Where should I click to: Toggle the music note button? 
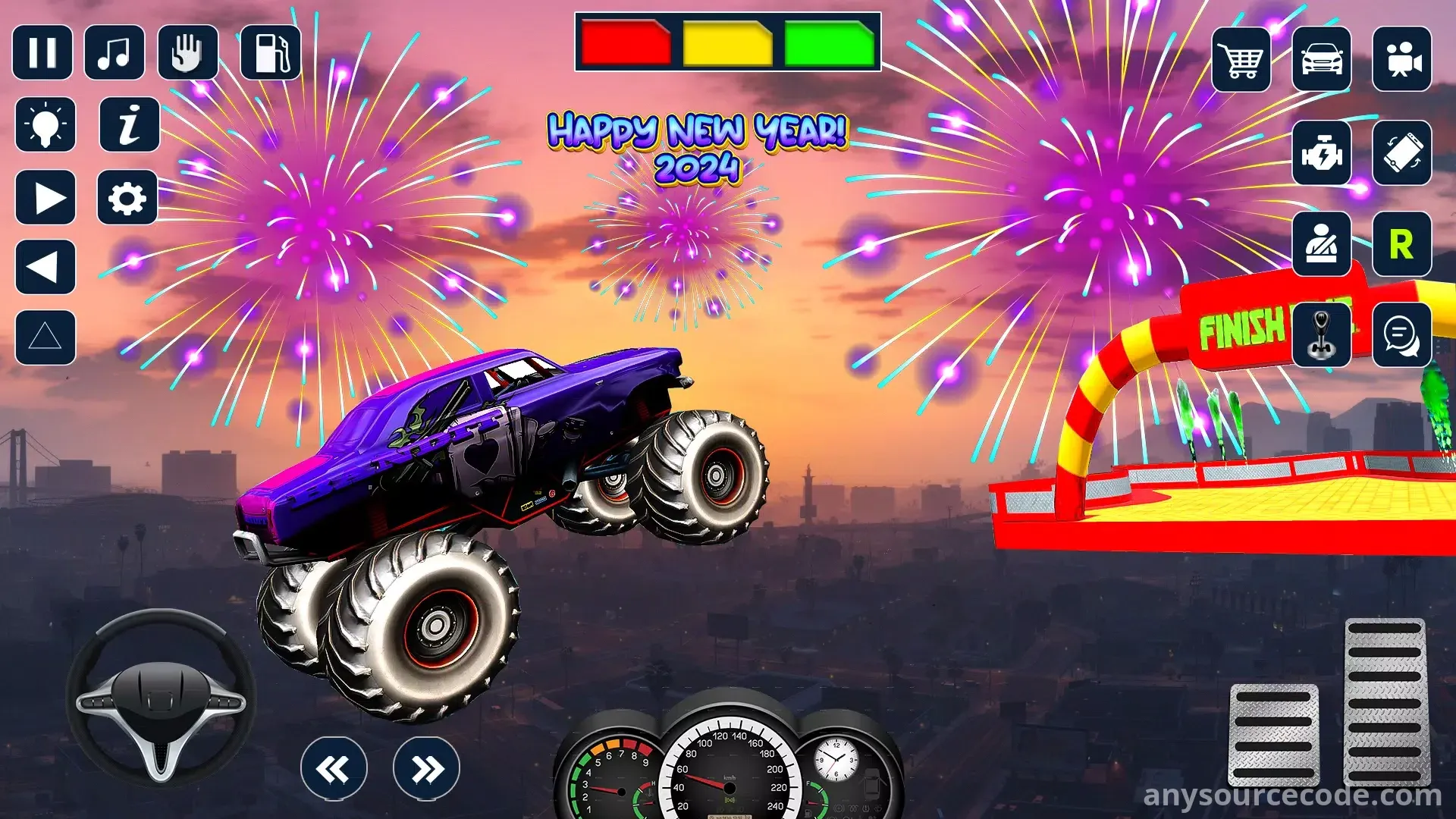point(115,52)
